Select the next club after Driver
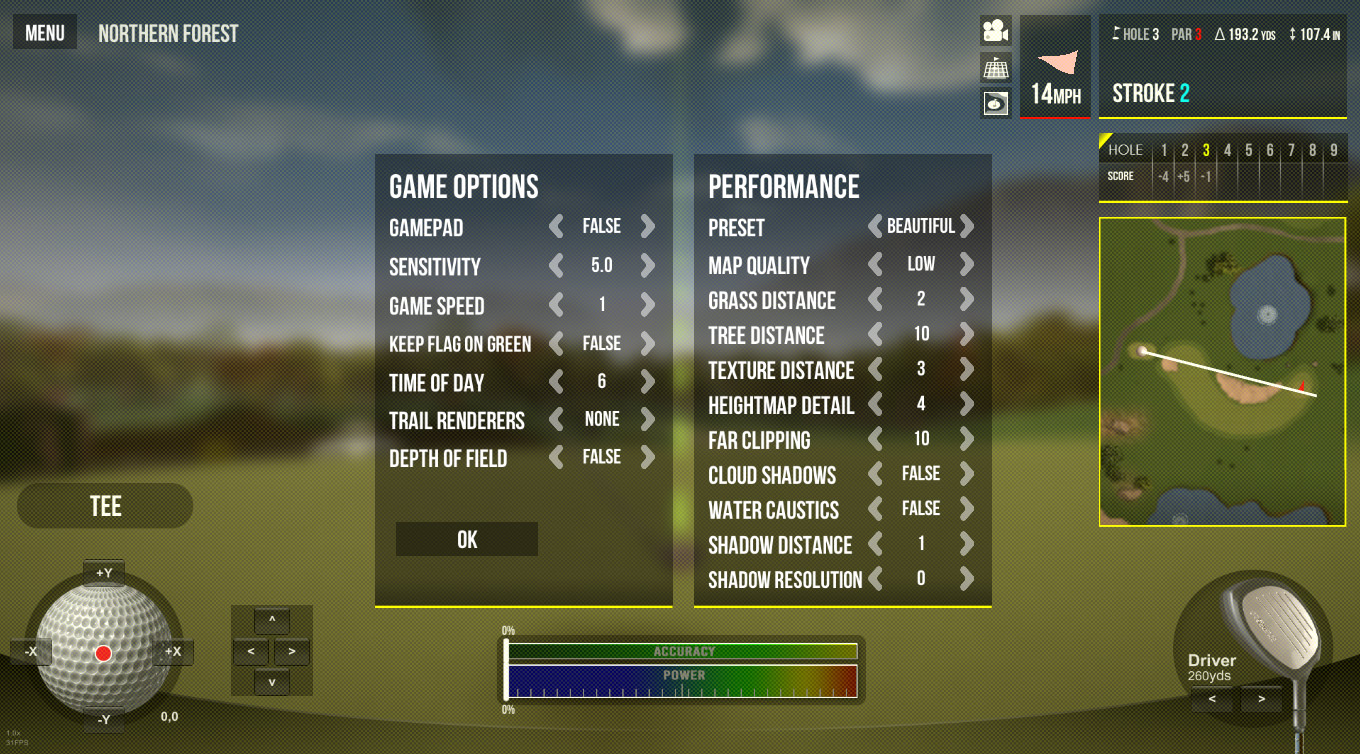 tap(1262, 699)
